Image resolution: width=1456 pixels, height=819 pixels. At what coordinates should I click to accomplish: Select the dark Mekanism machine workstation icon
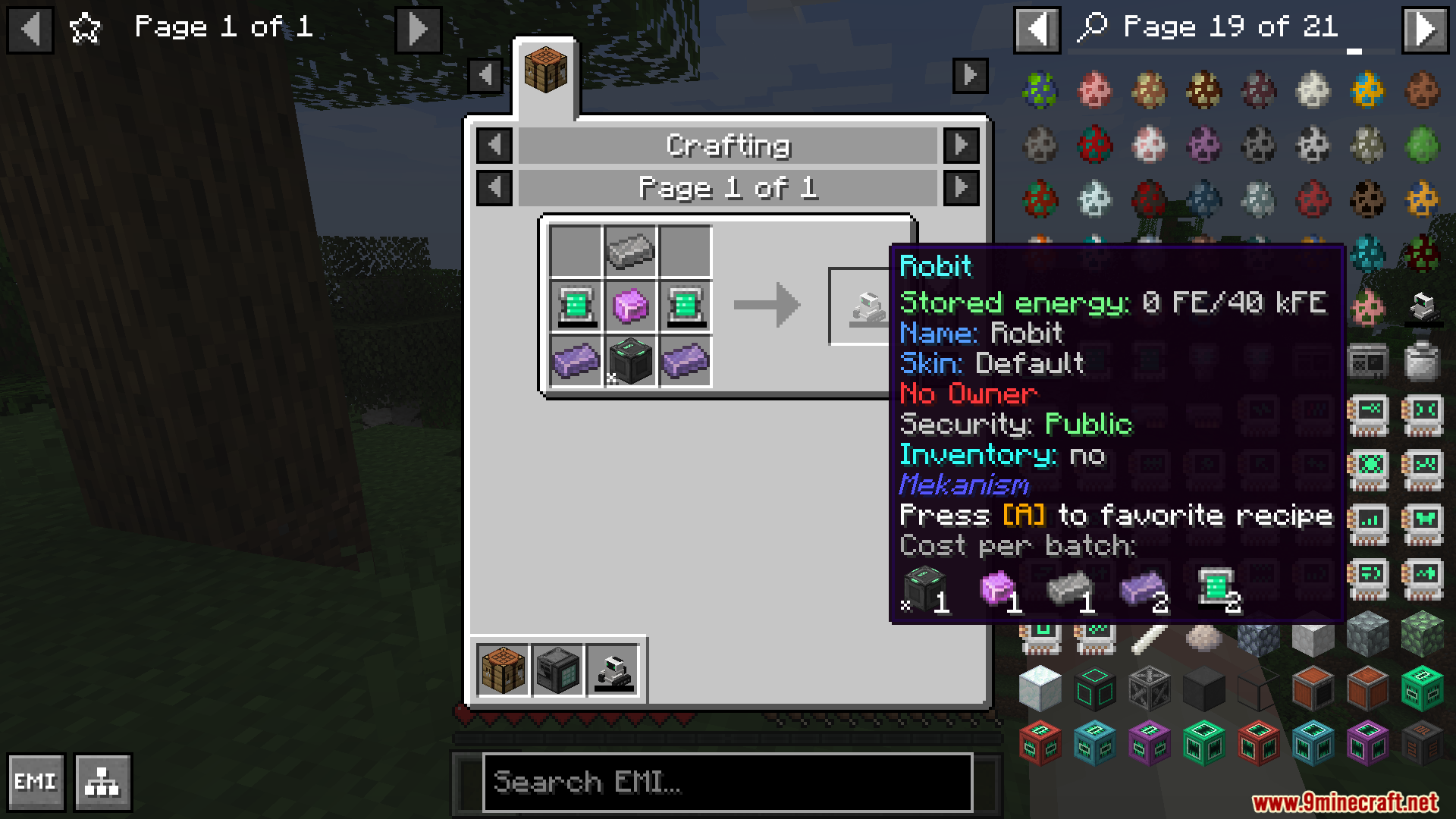pos(559,670)
